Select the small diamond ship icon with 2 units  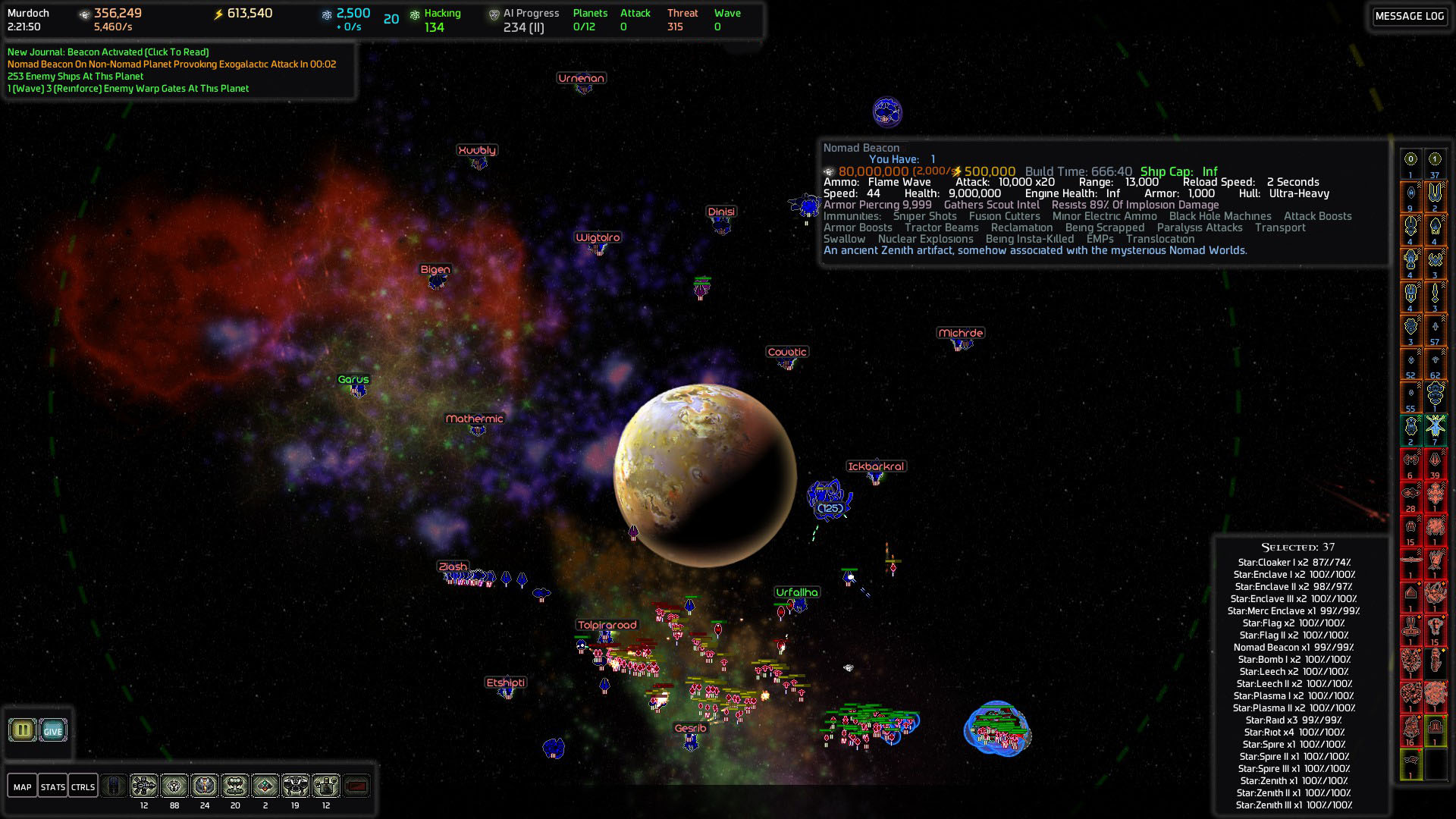pyautogui.click(x=265, y=786)
